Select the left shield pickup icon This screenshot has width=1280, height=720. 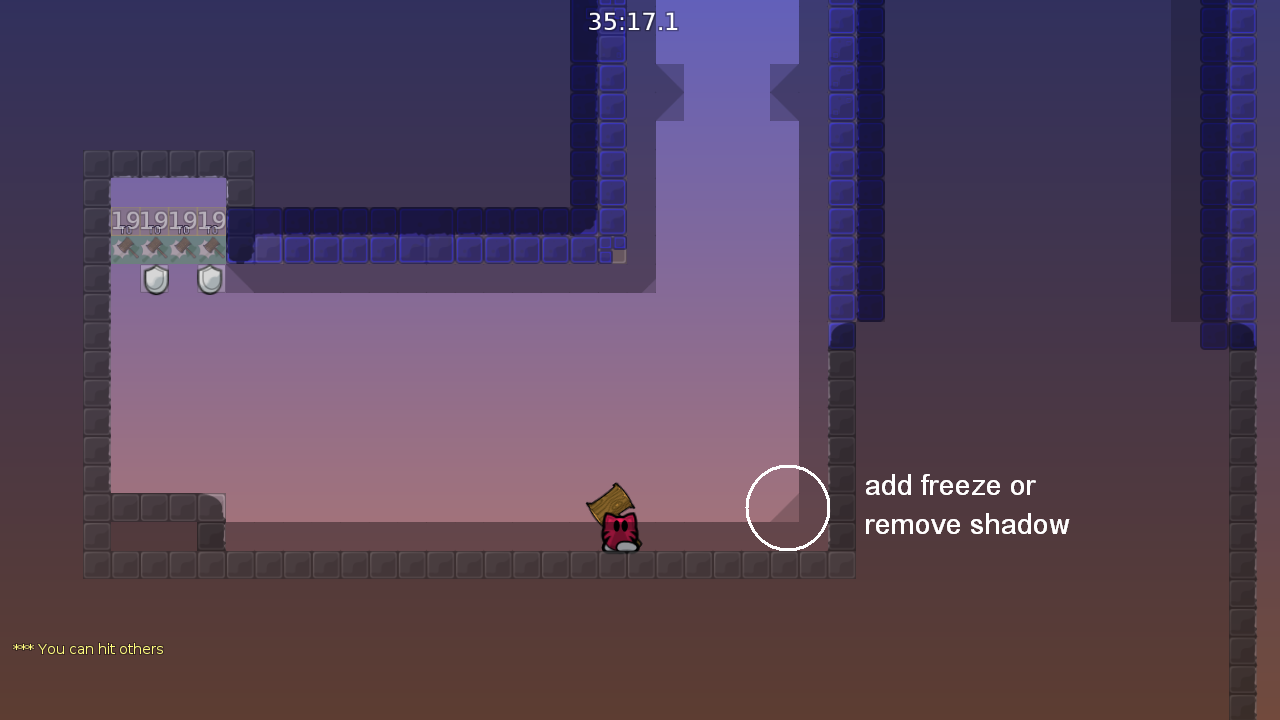tap(155, 278)
